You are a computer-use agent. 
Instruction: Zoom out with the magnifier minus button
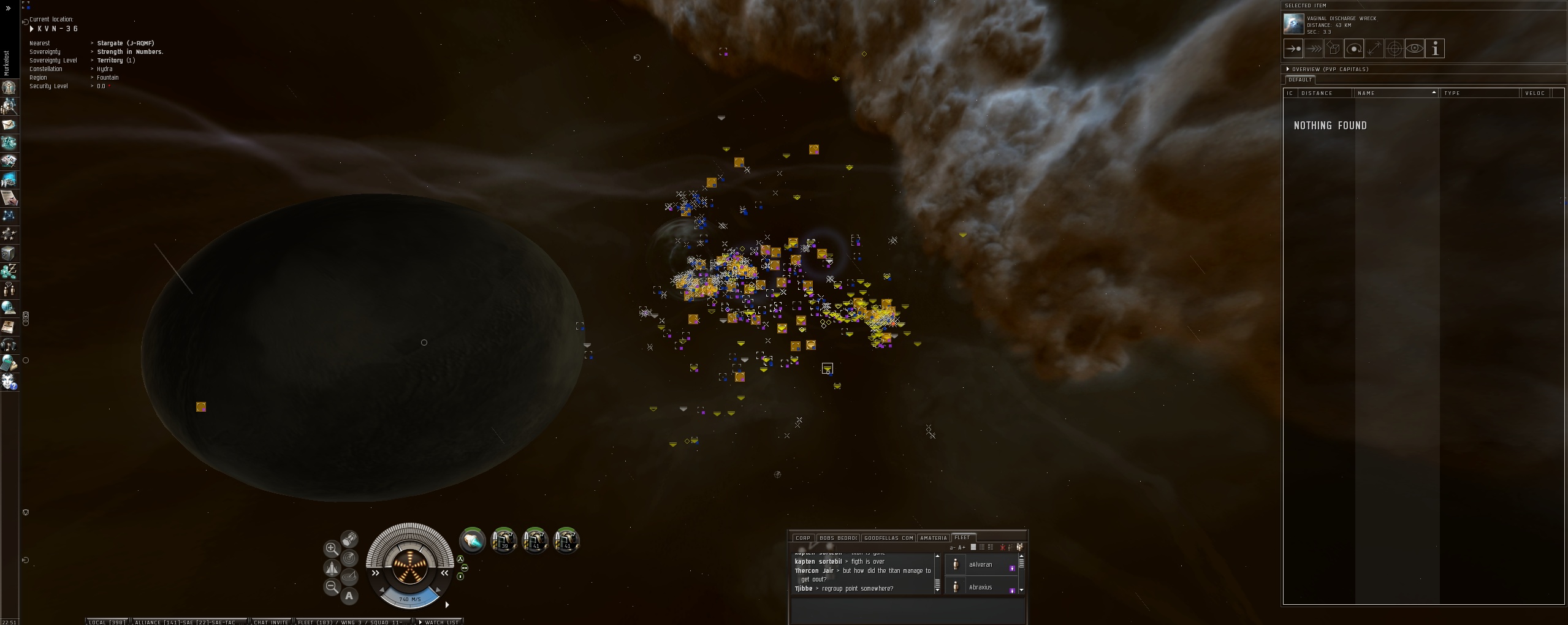[x=332, y=586]
